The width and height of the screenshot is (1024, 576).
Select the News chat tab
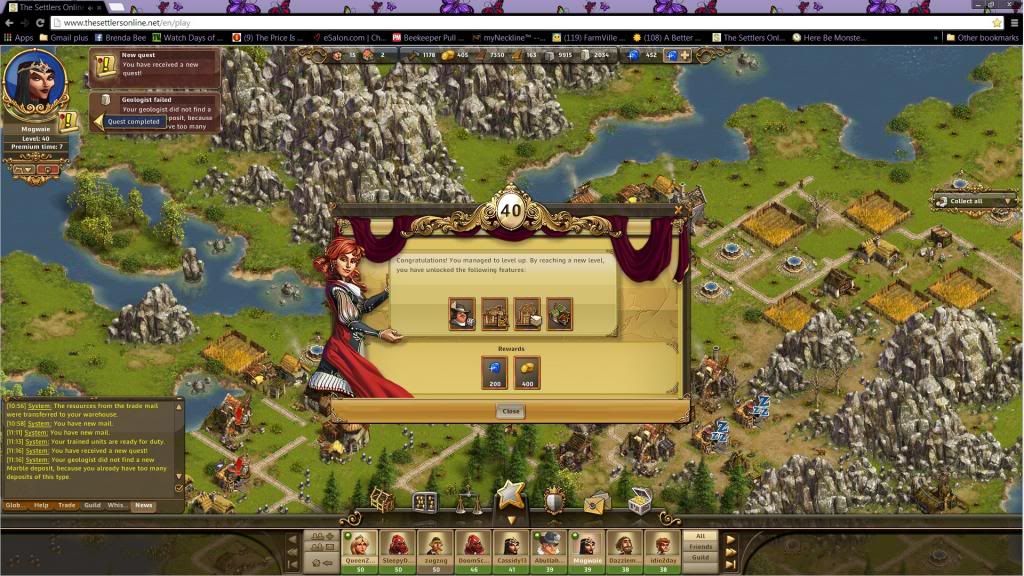pos(144,505)
